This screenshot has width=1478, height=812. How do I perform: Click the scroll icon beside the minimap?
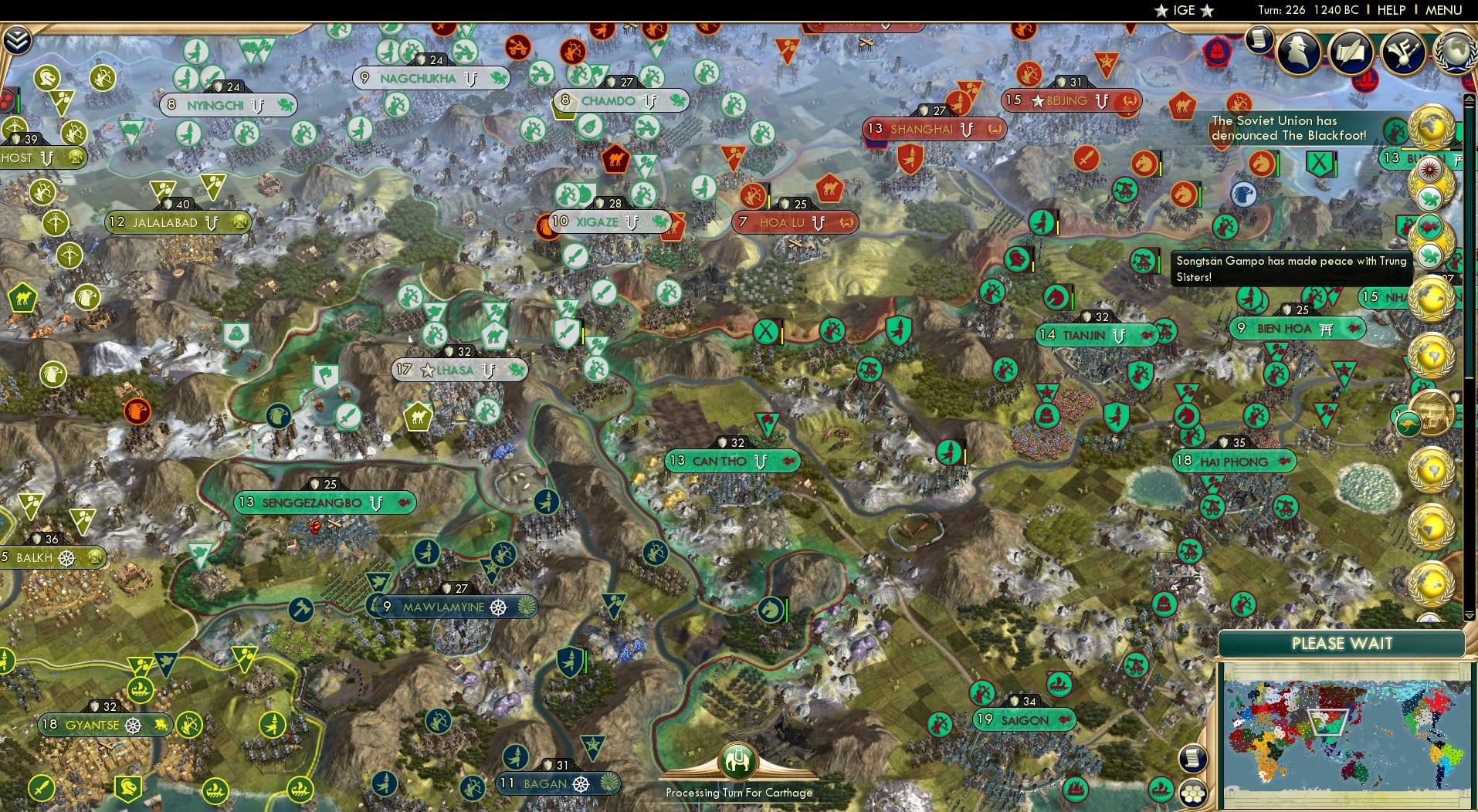coord(1193,758)
